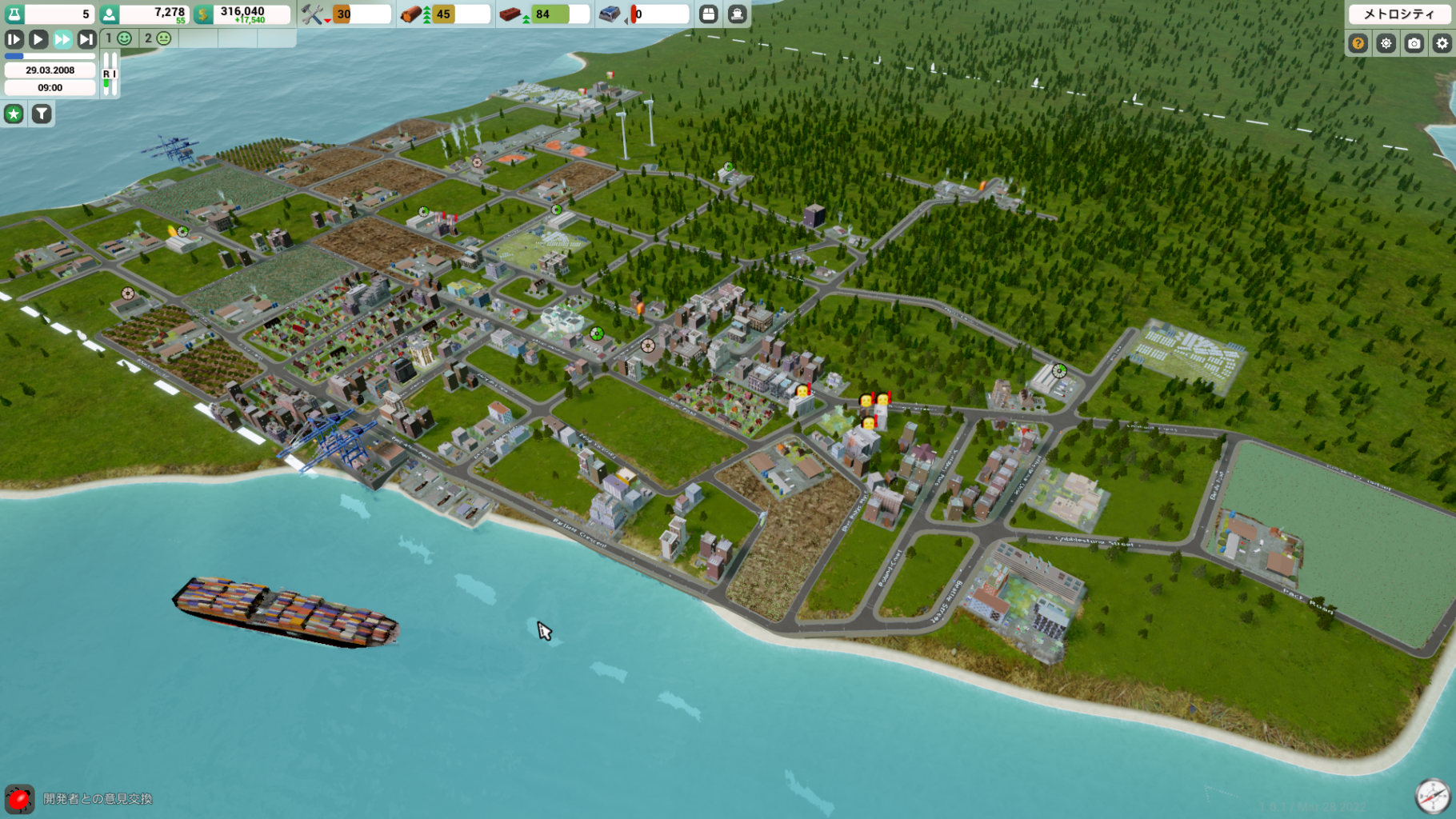Click the green star favorites button
The width and height of the screenshot is (1456, 819).
coord(14,114)
